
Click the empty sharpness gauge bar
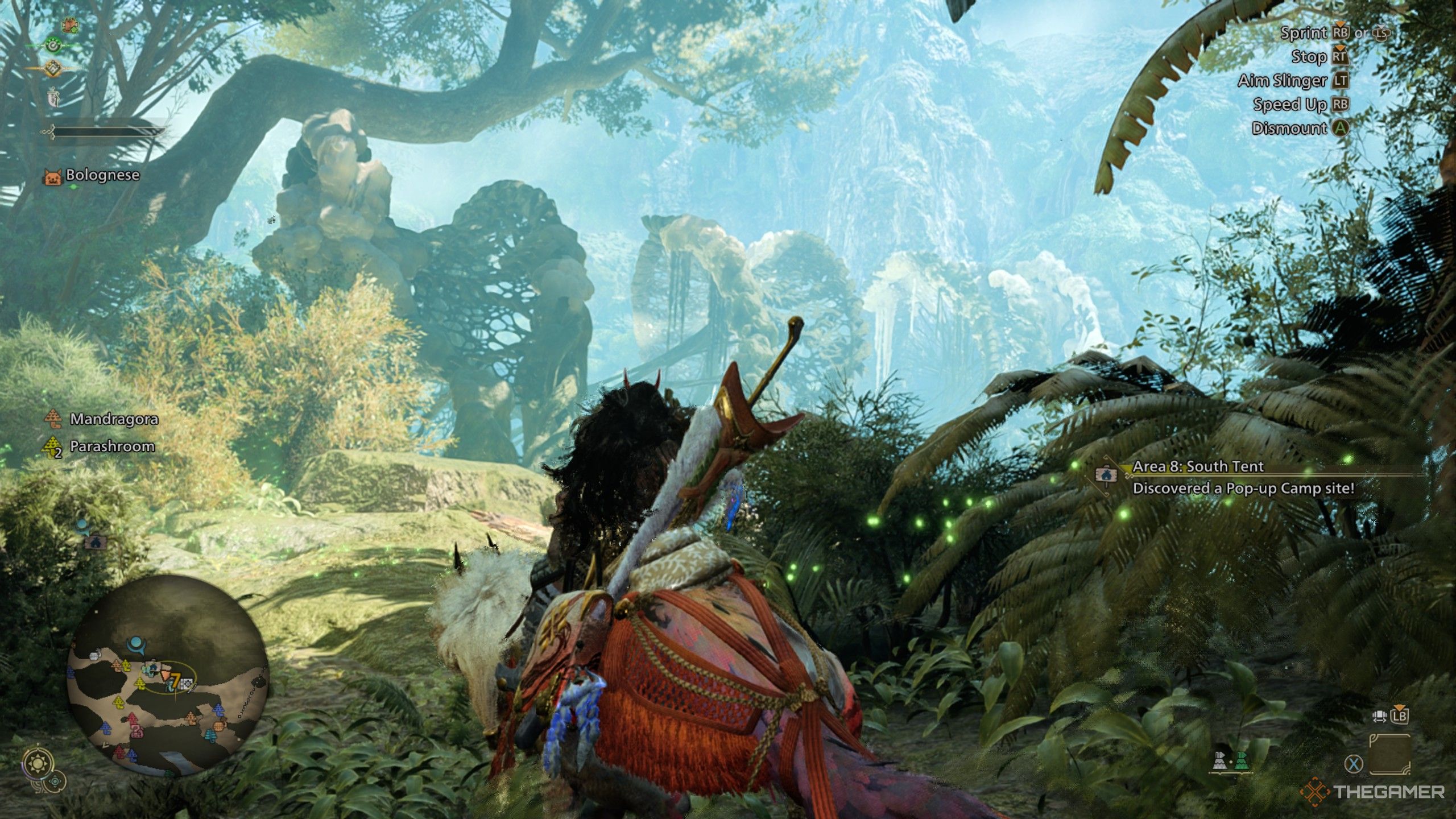110,131
